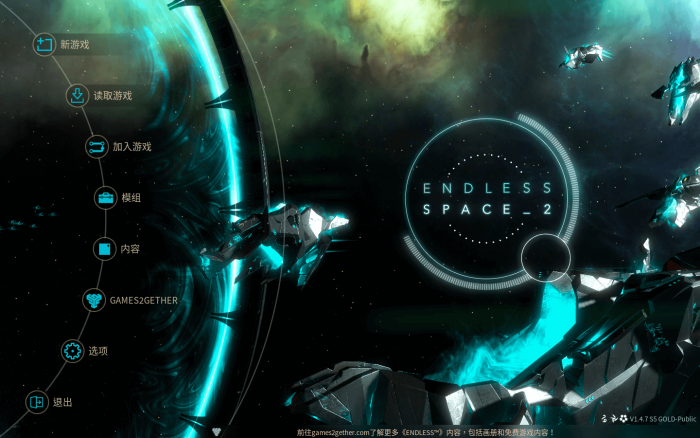Open 选项 options settings
This screenshot has height=438, width=700.
[97, 351]
